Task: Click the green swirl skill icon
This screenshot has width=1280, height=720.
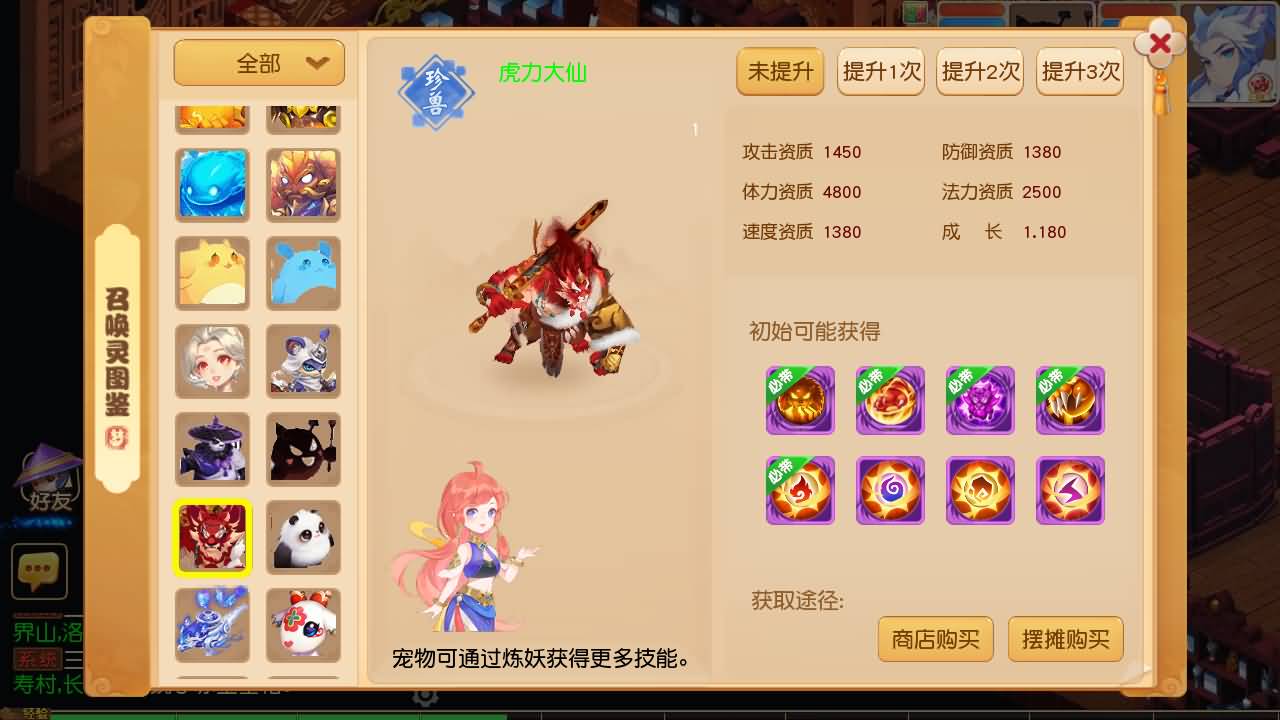Action: [x=890, y=490]
